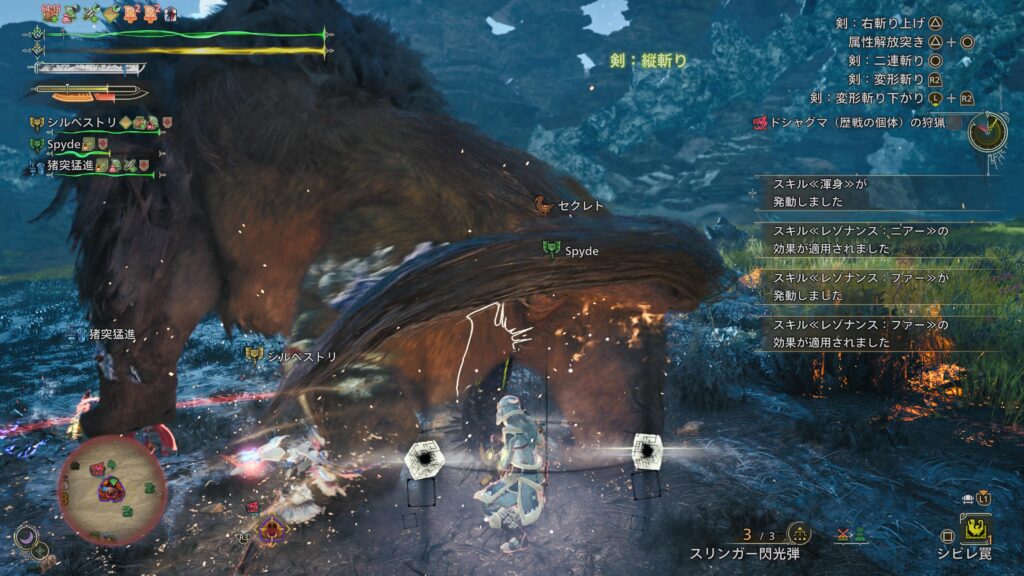Select party member Spyde in the hunter list
Image resolution: width=1024 pixels, height=576 pixels.
click(63, 144)
